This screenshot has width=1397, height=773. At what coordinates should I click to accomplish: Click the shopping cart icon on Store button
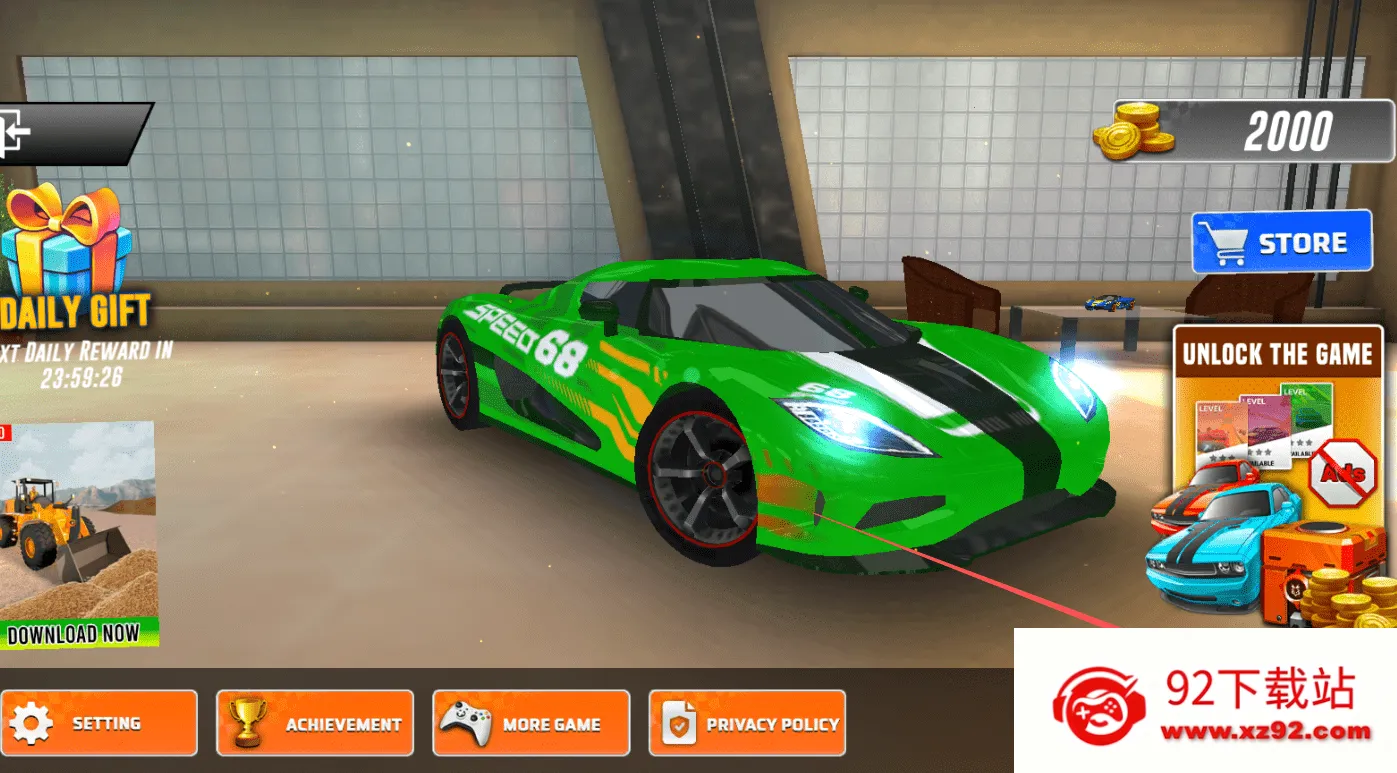[x=1222, y=241]
